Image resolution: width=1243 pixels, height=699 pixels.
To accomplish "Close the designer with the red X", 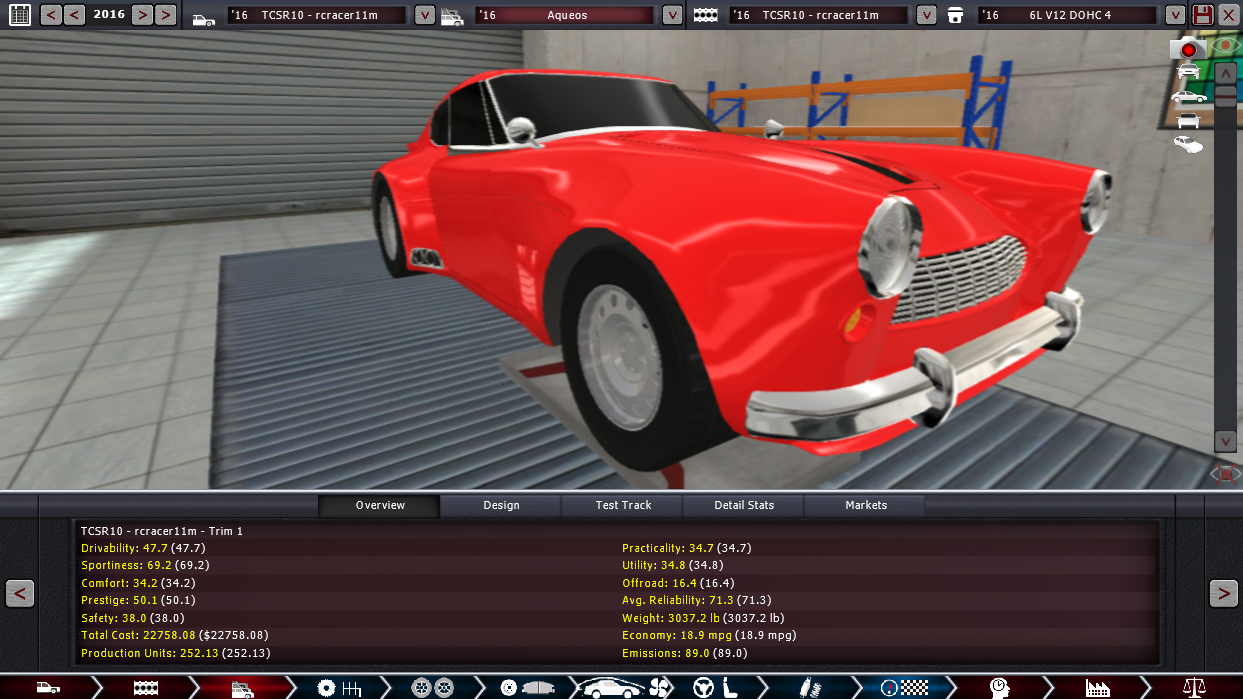I will pyautogui.click(x=1229, y=15).
